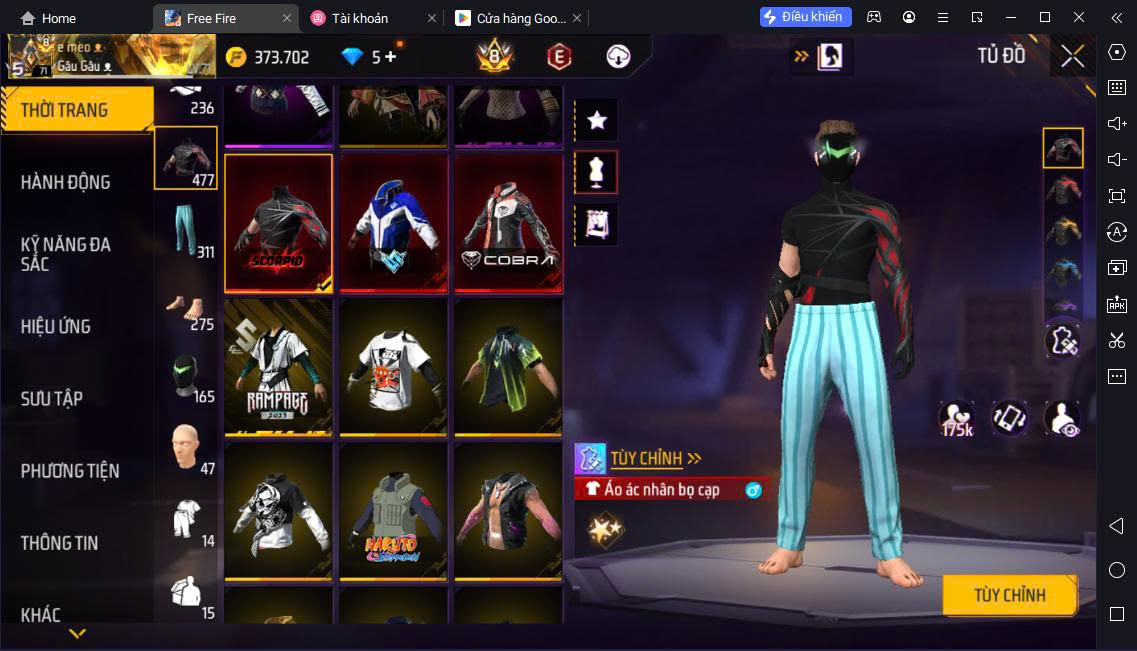Select the Naruto Shippuden vest
The width and height of the screenshot is (1137, 651).
(x=394, y=512)
